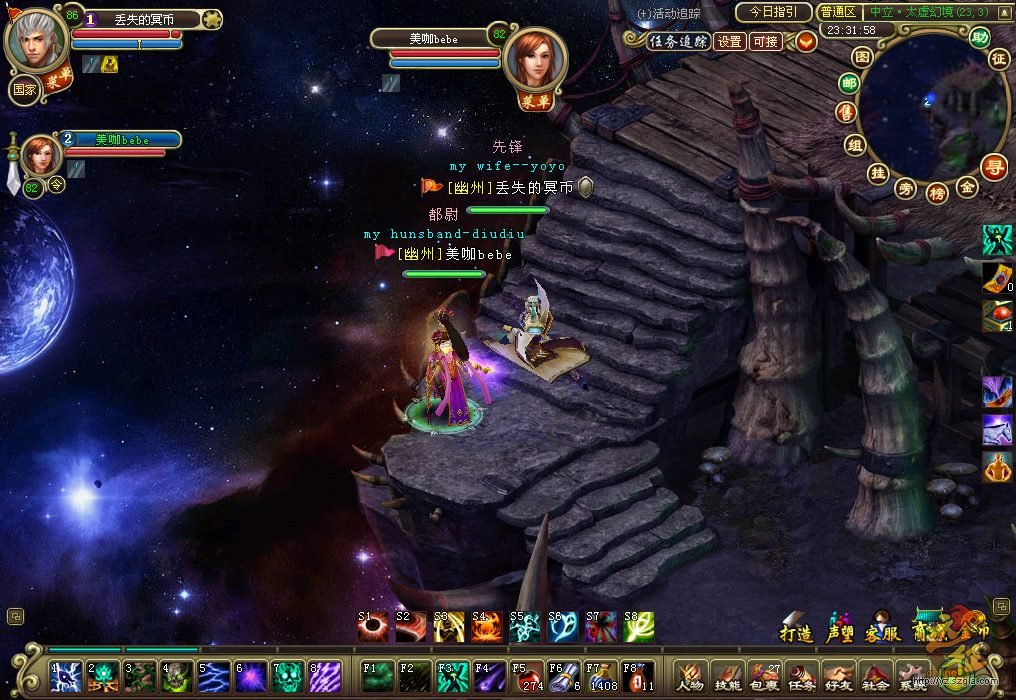This screenshot has height=700, width=1016.
Task: Open the 售 shop button by minimap
Action: (848, 114)
